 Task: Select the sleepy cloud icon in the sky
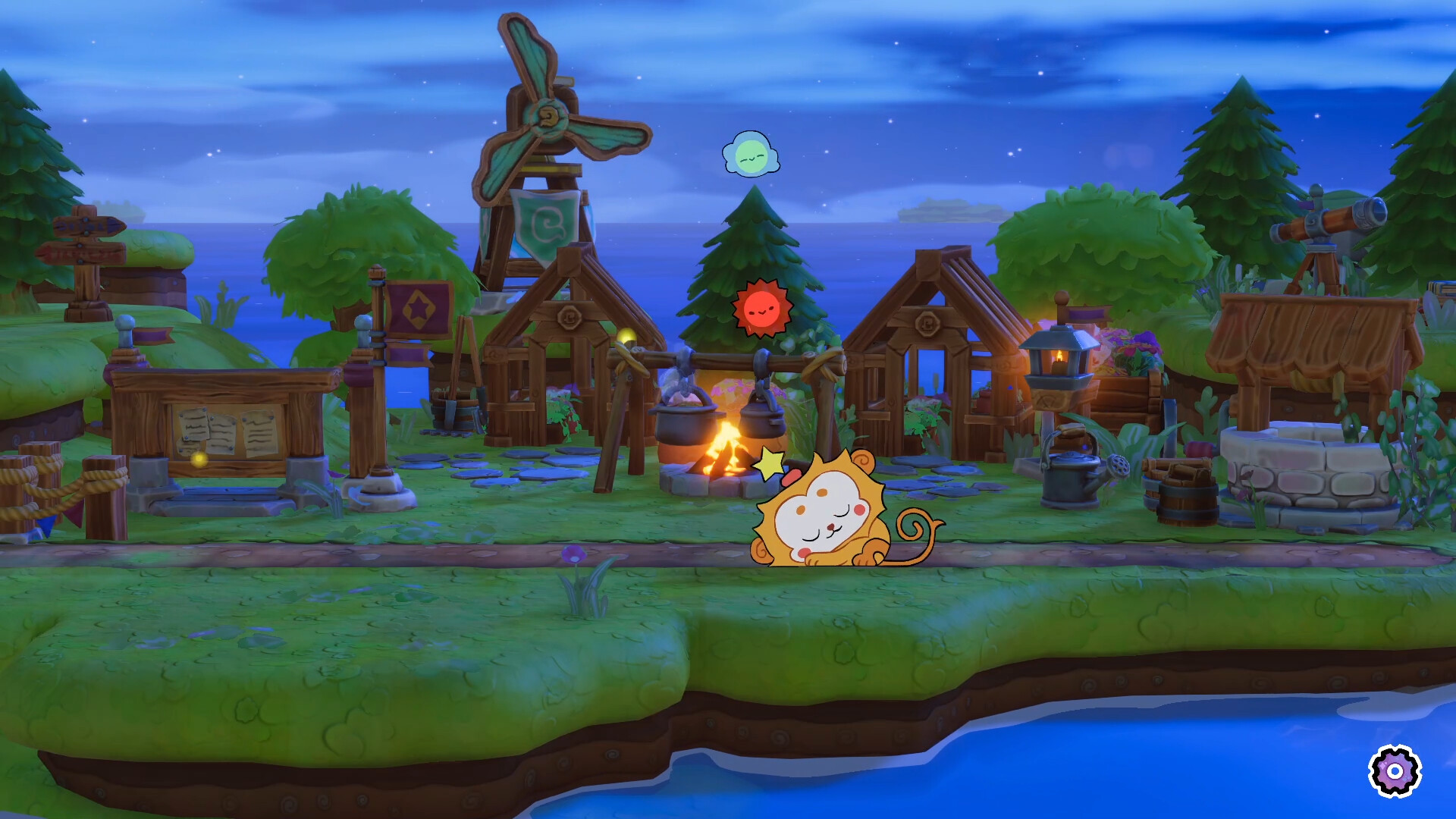click(752, 155)
